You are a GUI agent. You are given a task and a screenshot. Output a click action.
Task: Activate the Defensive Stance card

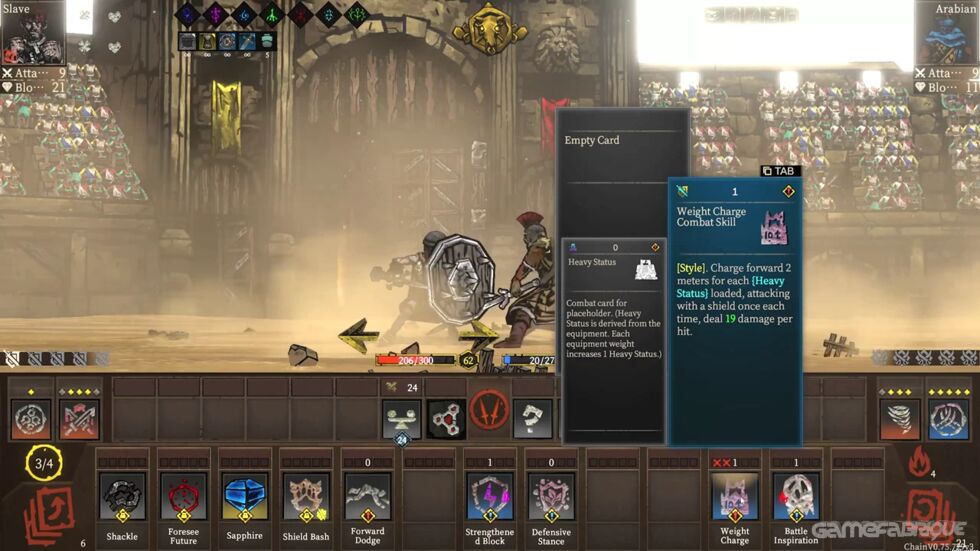[x=551, y=497]
